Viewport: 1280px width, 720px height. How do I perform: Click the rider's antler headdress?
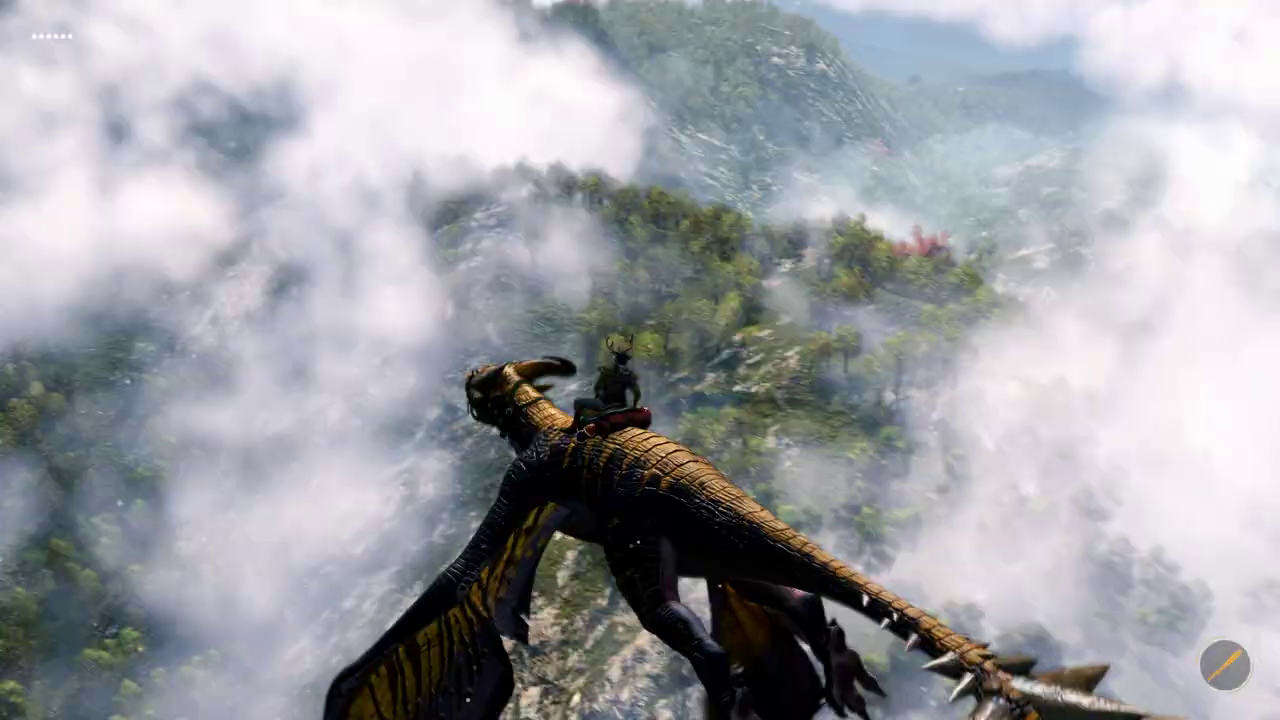point(617,345)
